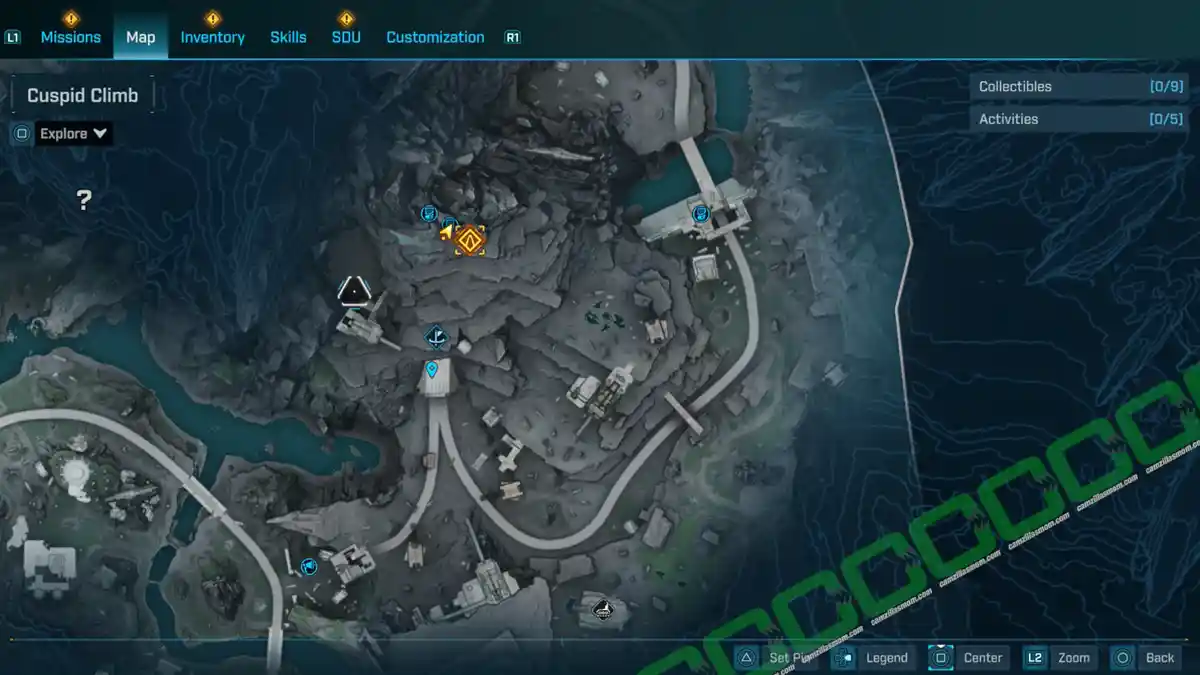The height and width of the screenshot is (675, 1200).
Task: Select the black triangle map marker
Action: click(x=352, y=291)
